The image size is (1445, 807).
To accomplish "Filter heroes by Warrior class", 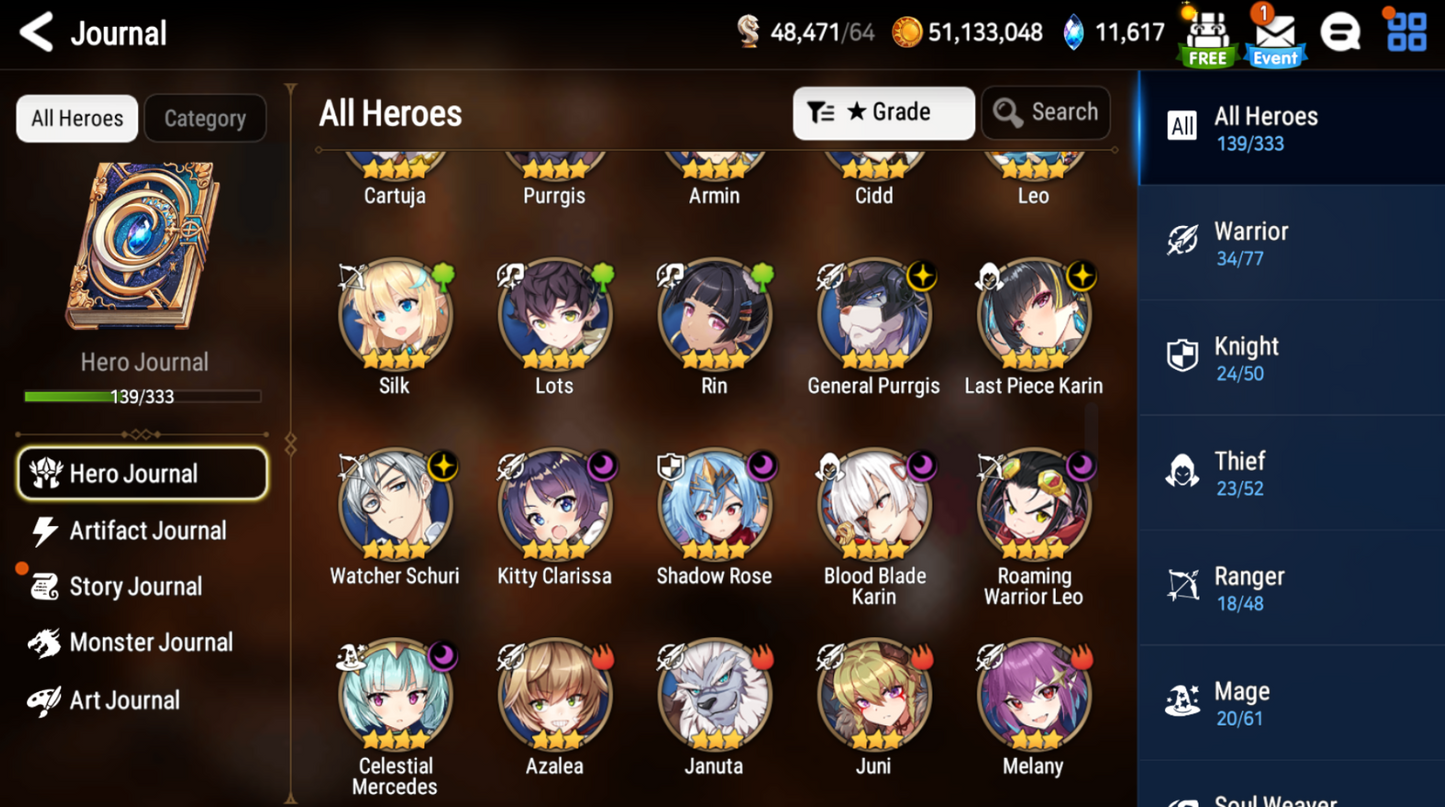I will pyautogui.click(x=1290, y=243).
